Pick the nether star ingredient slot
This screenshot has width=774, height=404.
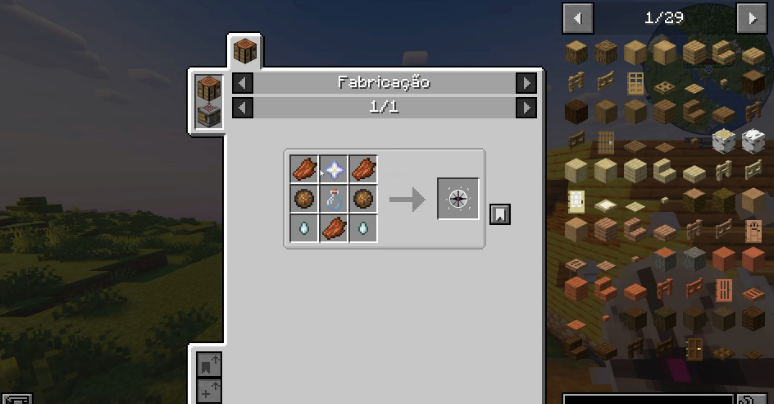[334, 169]
